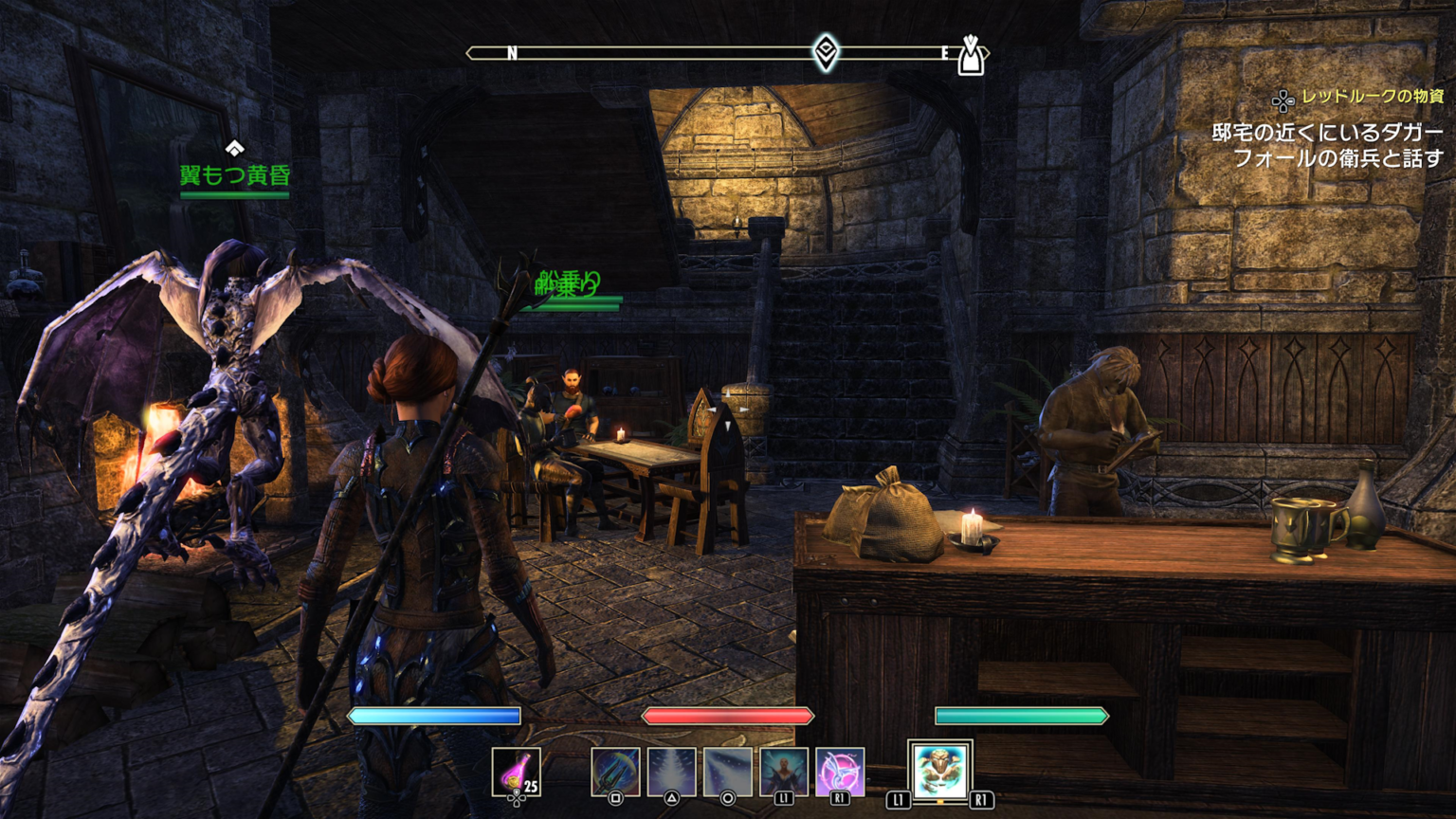Cast the frost pillar burst ability

(x=671, y=771)
